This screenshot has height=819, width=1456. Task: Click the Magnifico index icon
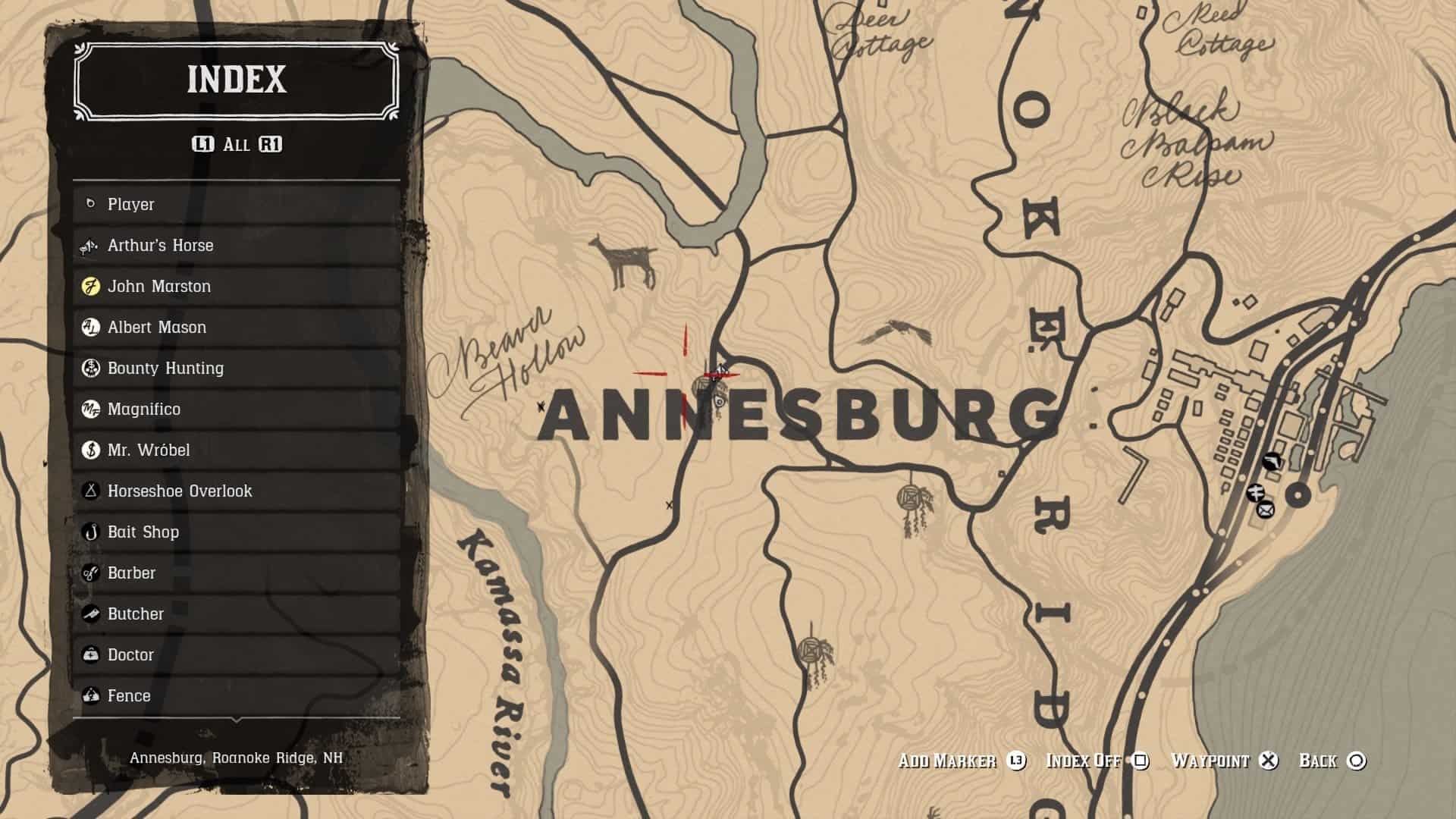point(89,409)
